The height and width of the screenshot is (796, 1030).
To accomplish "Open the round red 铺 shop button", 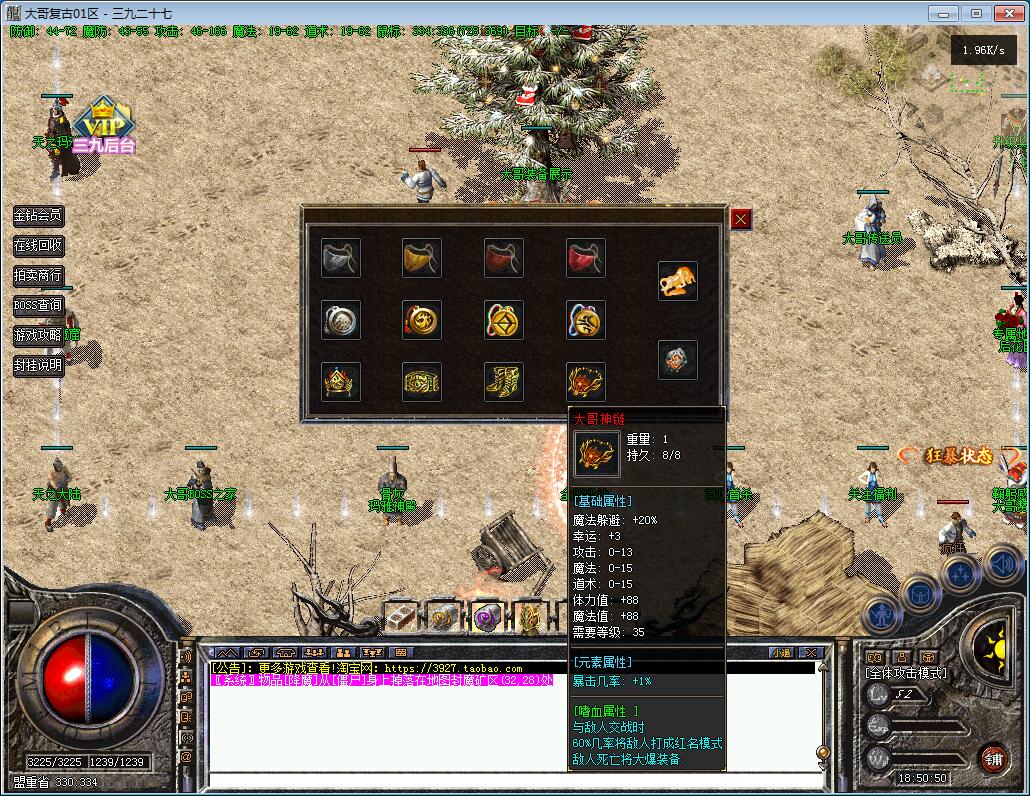I will (993, 758).
